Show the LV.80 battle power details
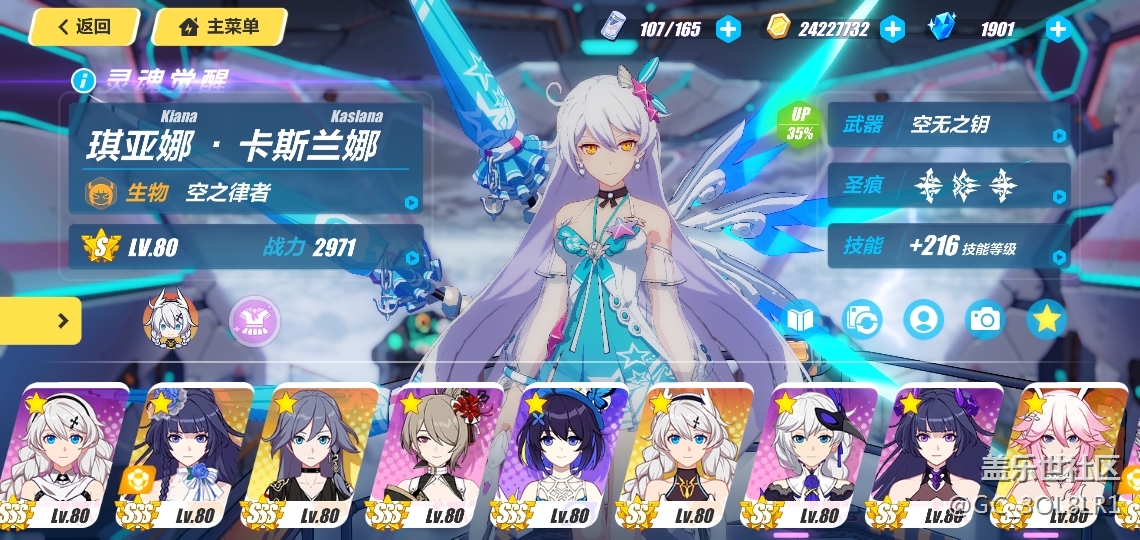Viewport: 1140px width, 540px height. [245, 248]
